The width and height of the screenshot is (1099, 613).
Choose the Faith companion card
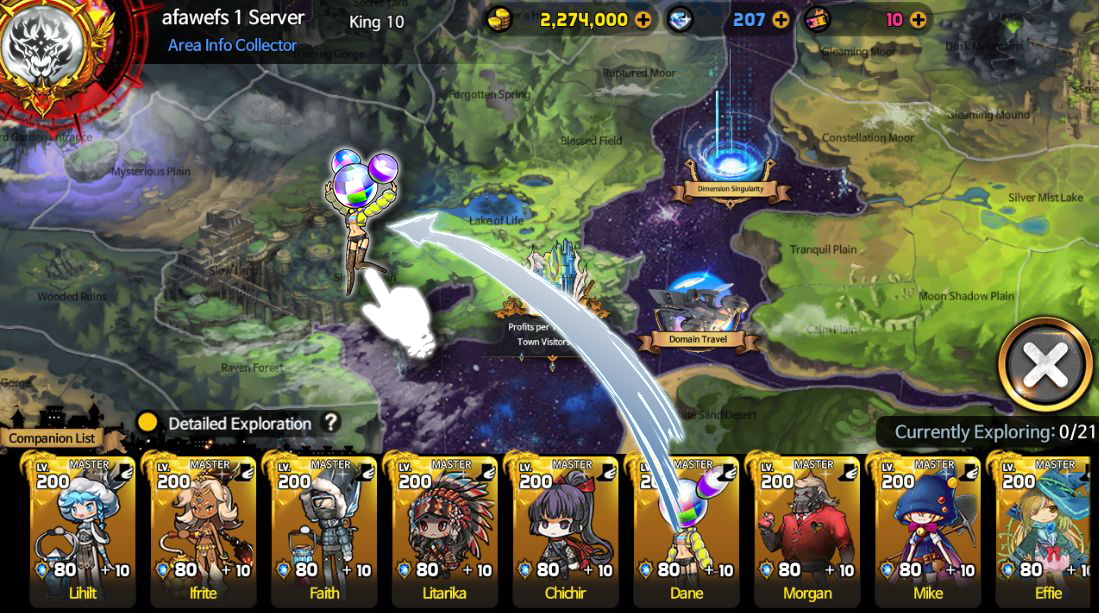324,530
